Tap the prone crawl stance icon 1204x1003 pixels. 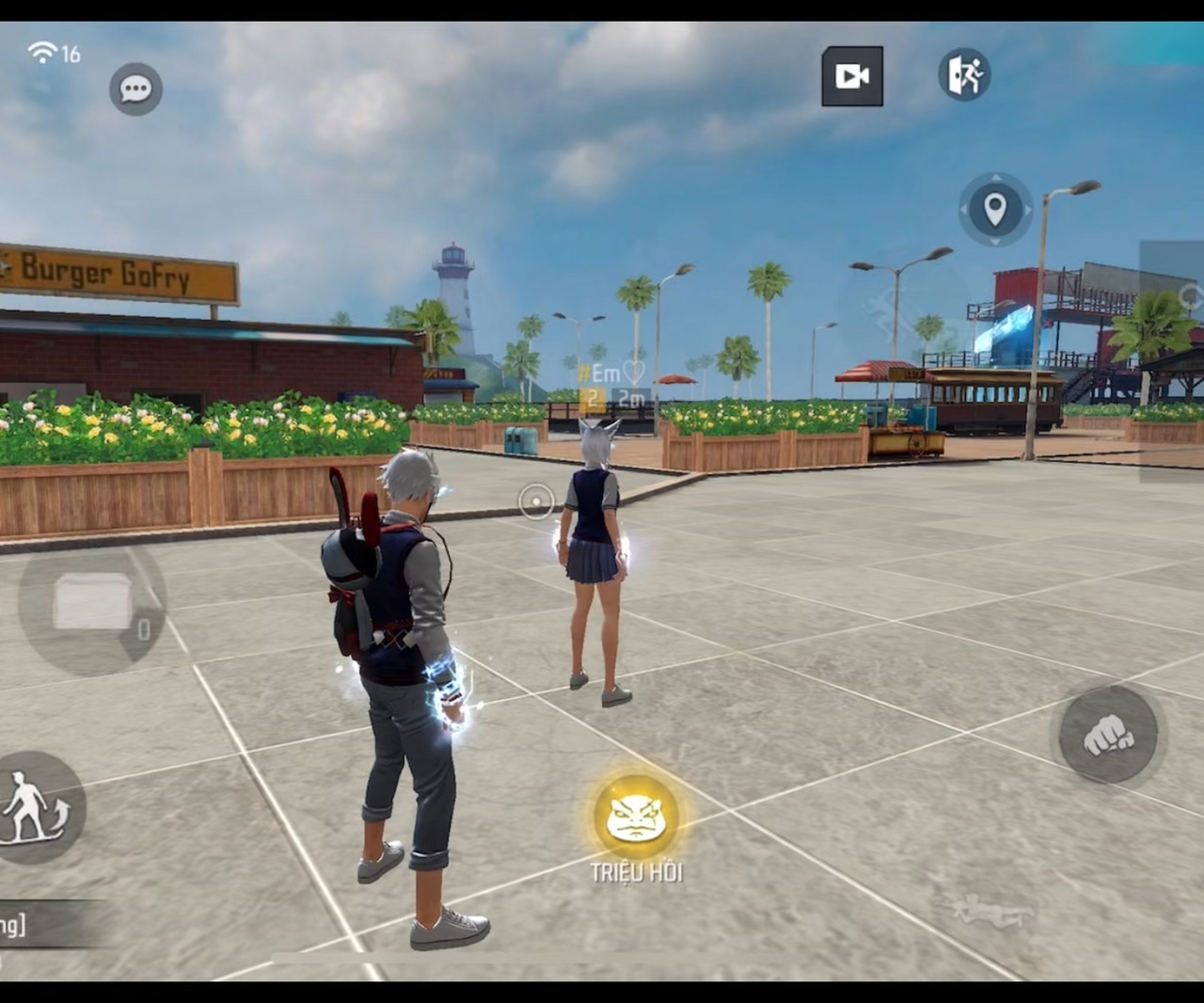tap(985, 910)
